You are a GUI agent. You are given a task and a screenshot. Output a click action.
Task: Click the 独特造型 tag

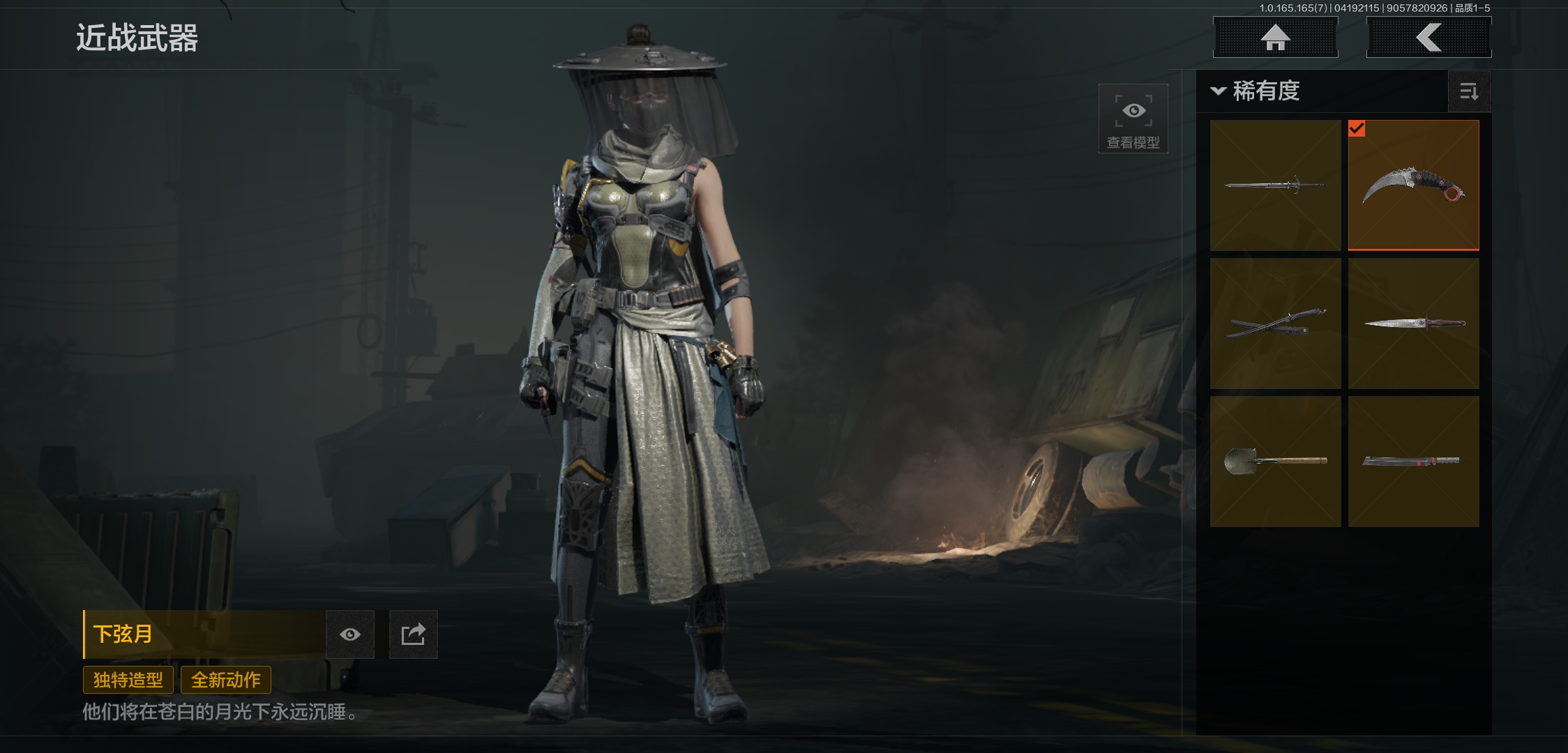128,680
